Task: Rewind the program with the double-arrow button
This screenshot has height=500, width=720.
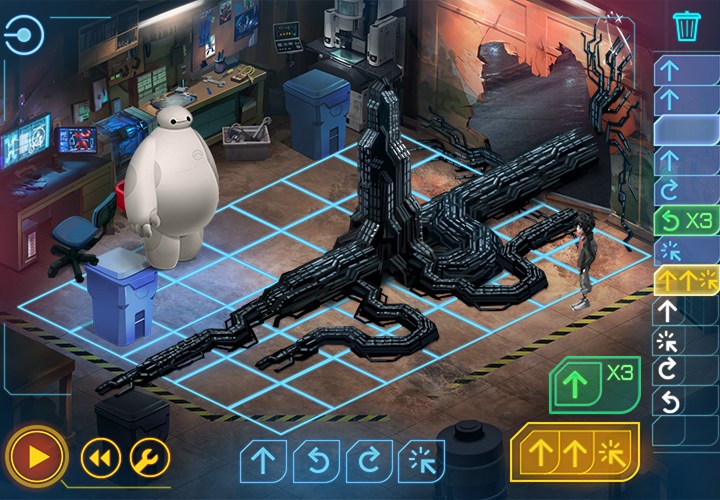Action: [x=100, y=458]
